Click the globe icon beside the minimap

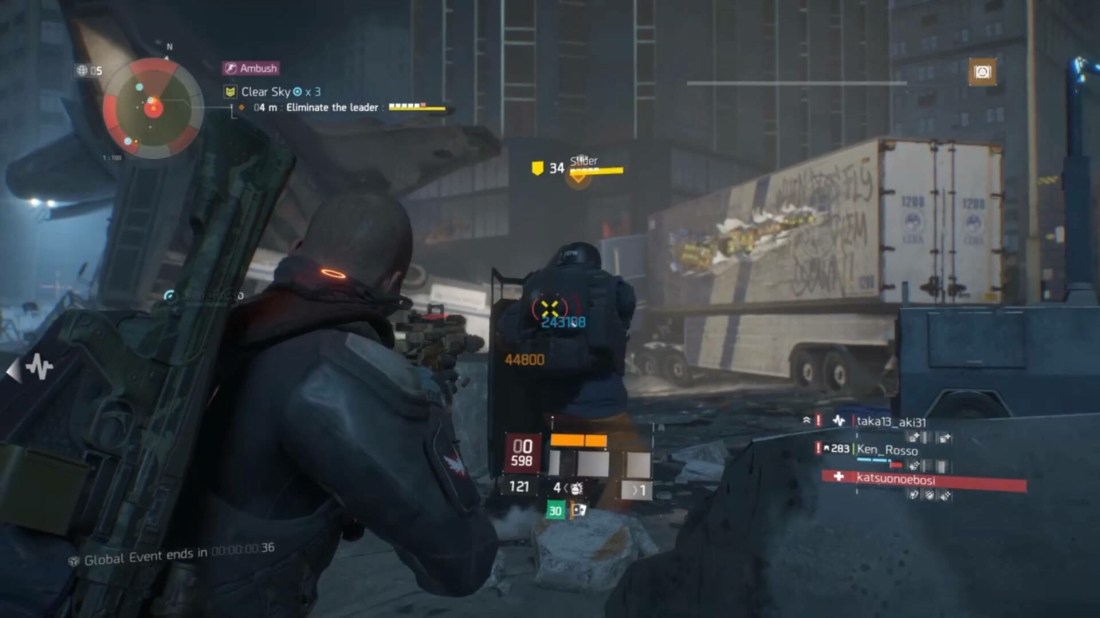(x=82, y=70)
